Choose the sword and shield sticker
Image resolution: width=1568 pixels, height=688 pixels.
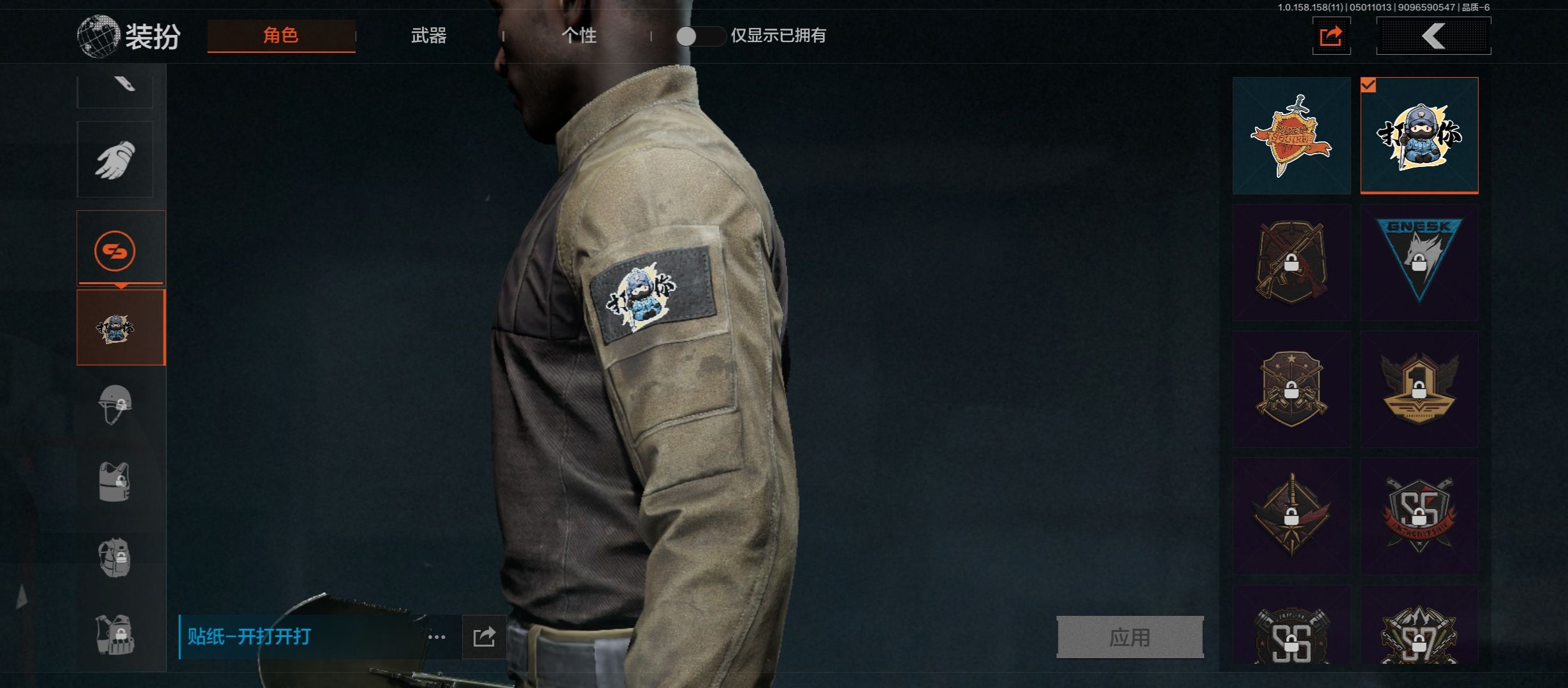tap(1291, 136)
